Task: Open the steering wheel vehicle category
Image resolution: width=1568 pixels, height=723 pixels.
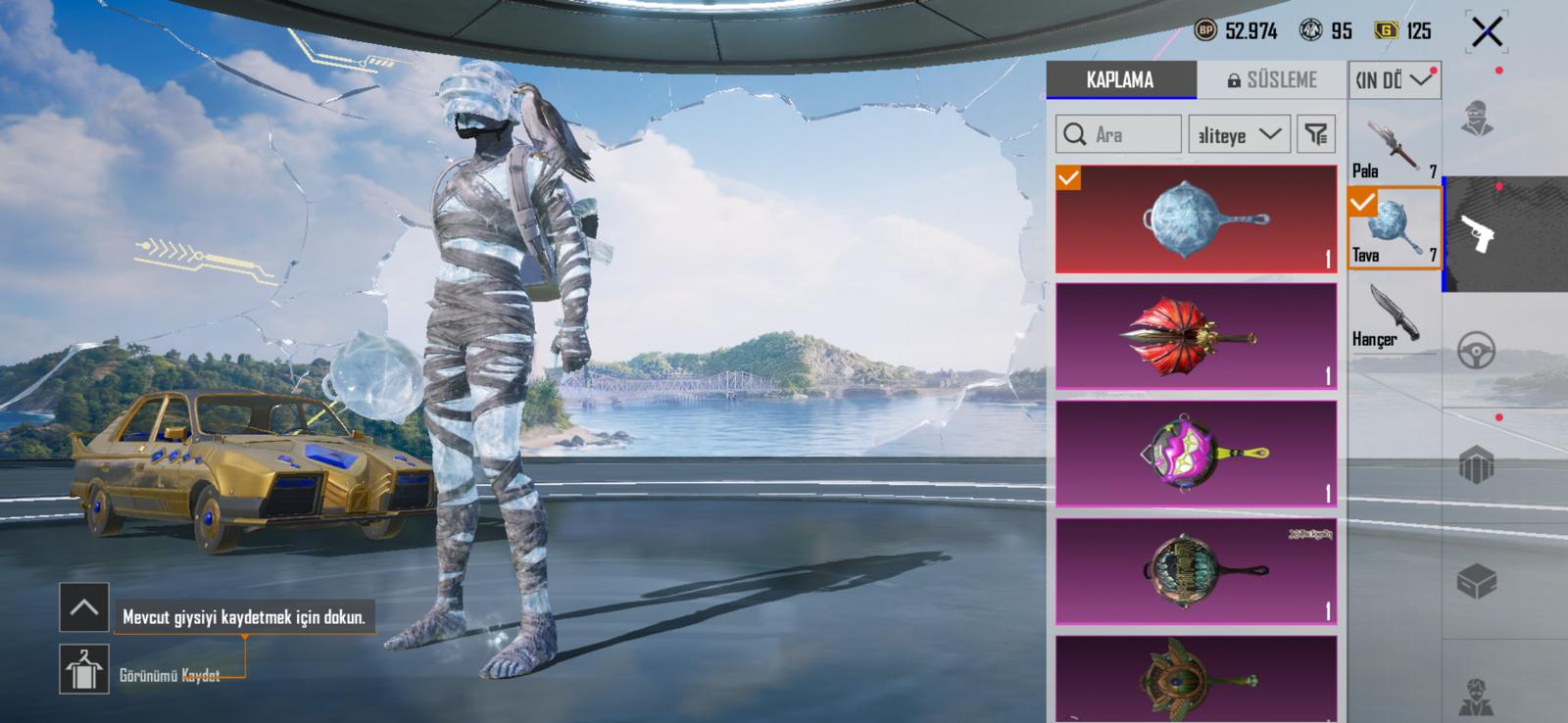Action: pos(1477,350)
